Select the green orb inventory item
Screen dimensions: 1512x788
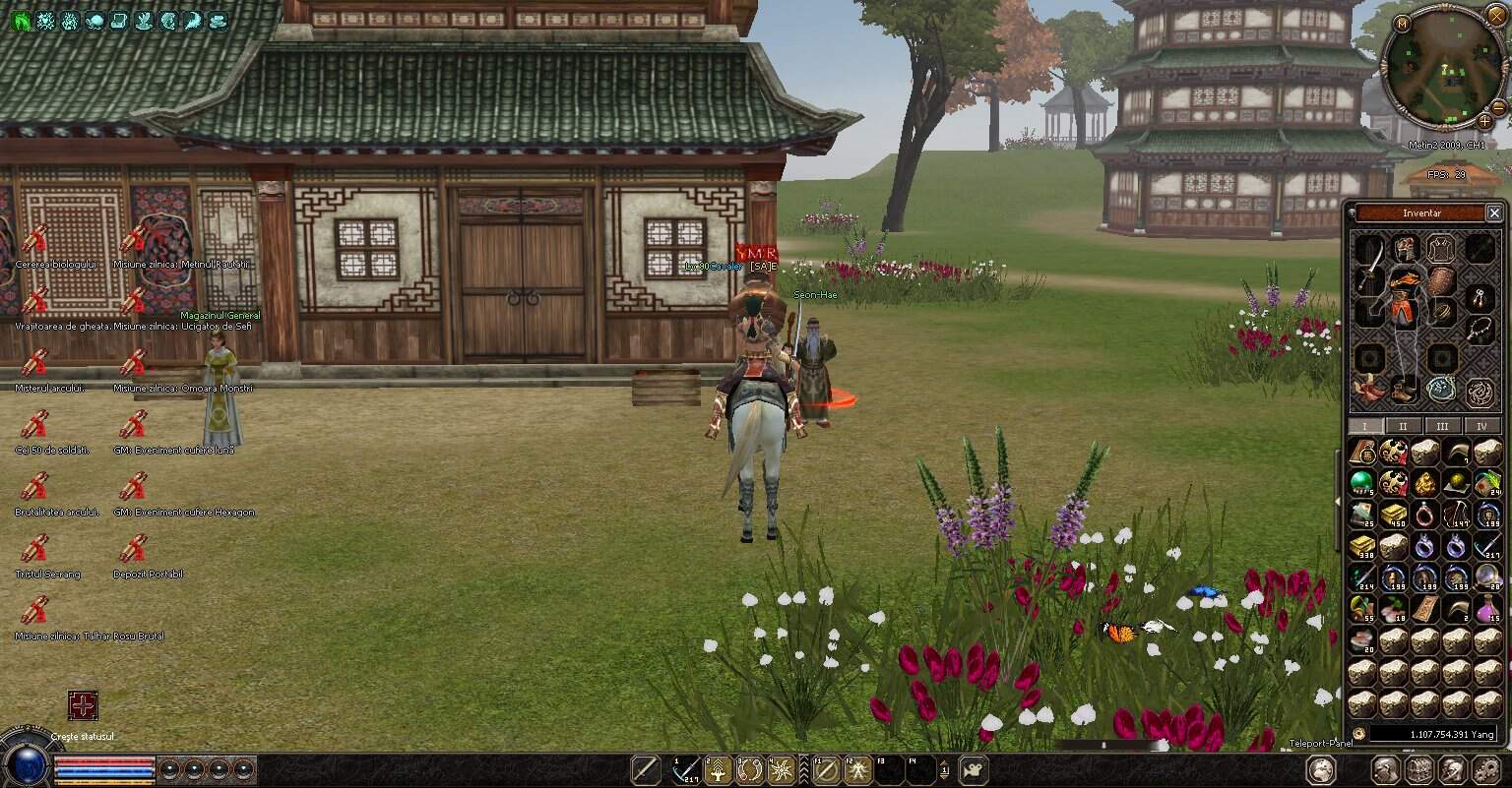pyautogui.click(x=1362, y=482)
